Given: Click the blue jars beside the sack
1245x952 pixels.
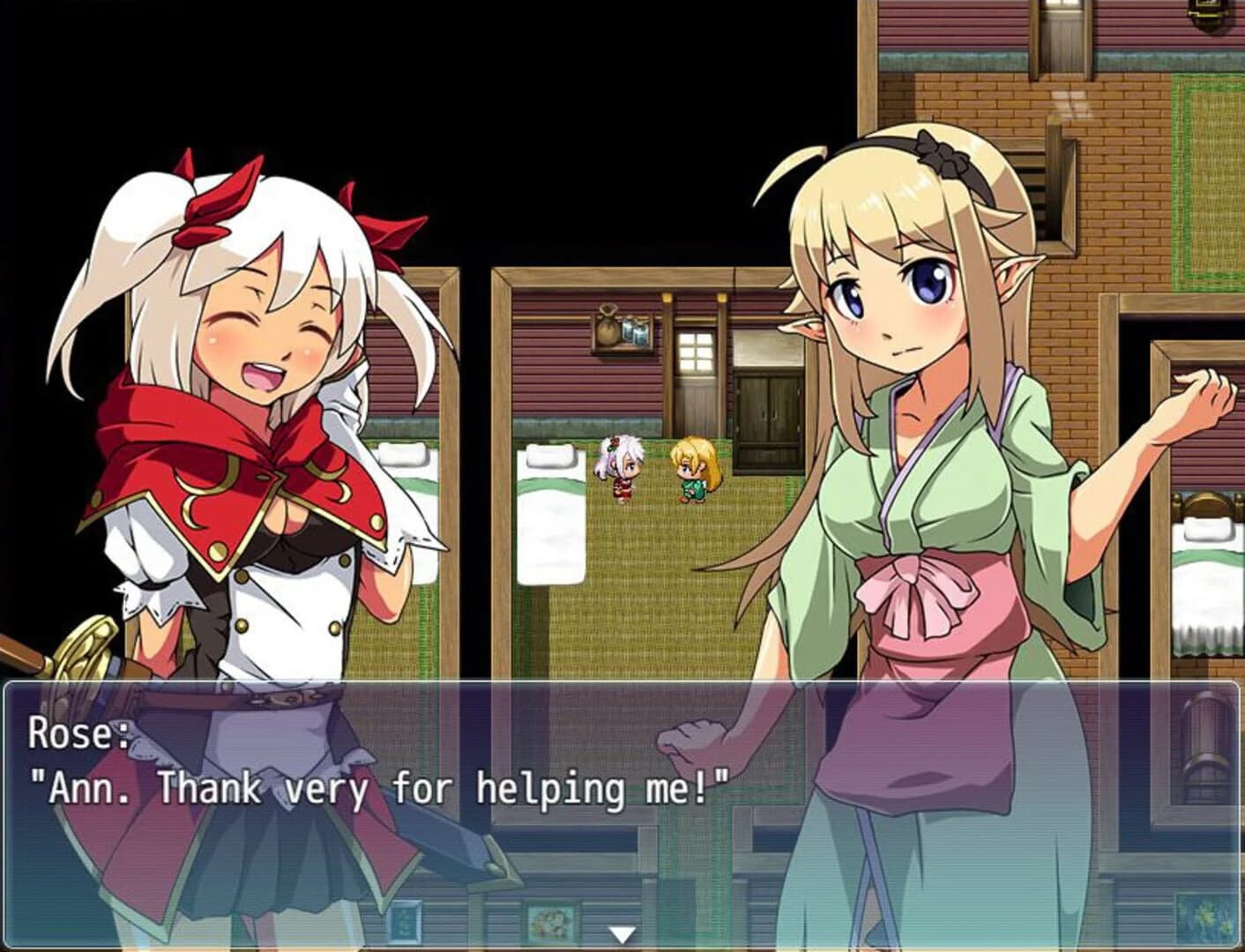Looking at the screenshot, I should pos(634,333).
